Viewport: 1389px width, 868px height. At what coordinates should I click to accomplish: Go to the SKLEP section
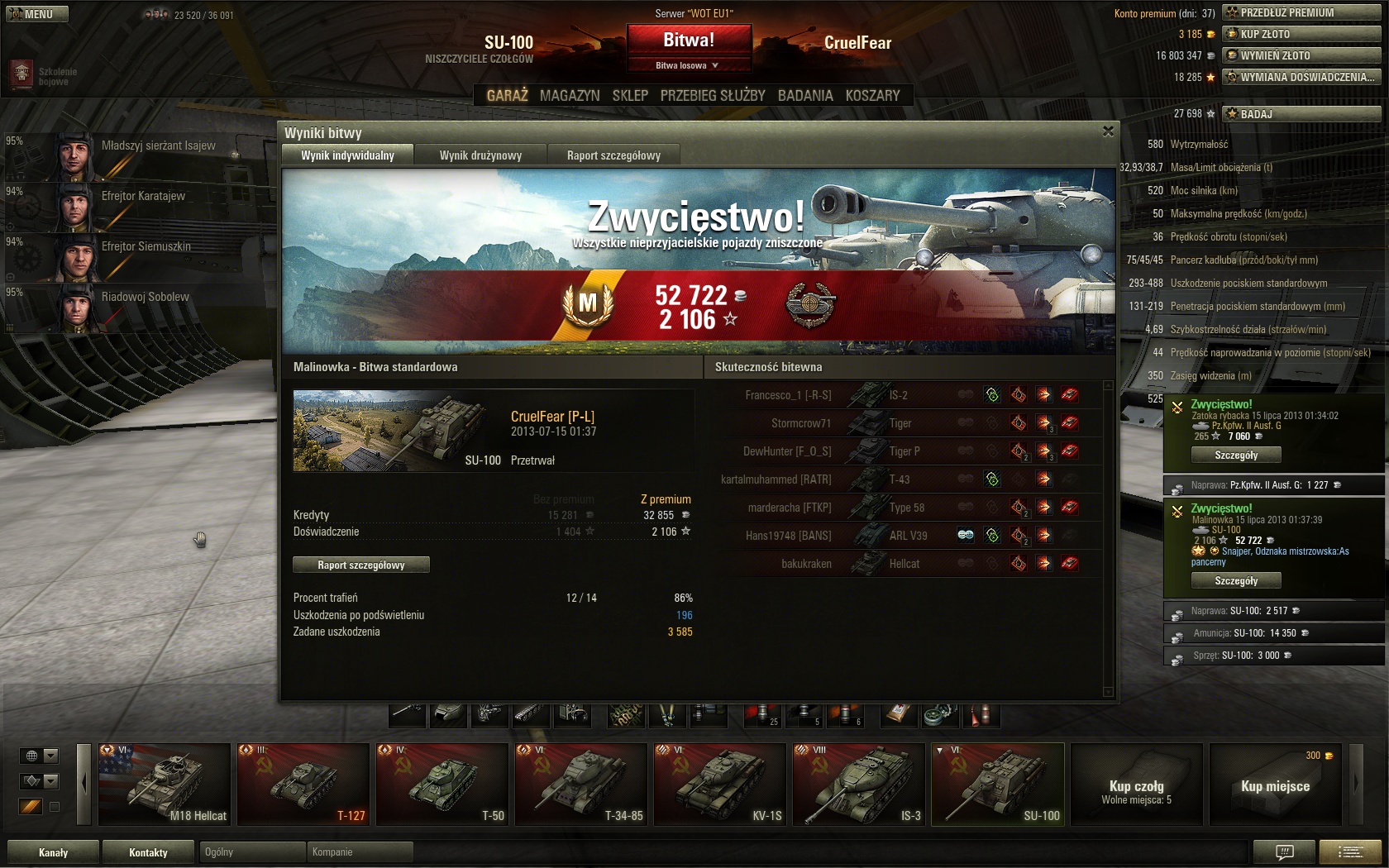pyautogui.click(x=630, y=96)
